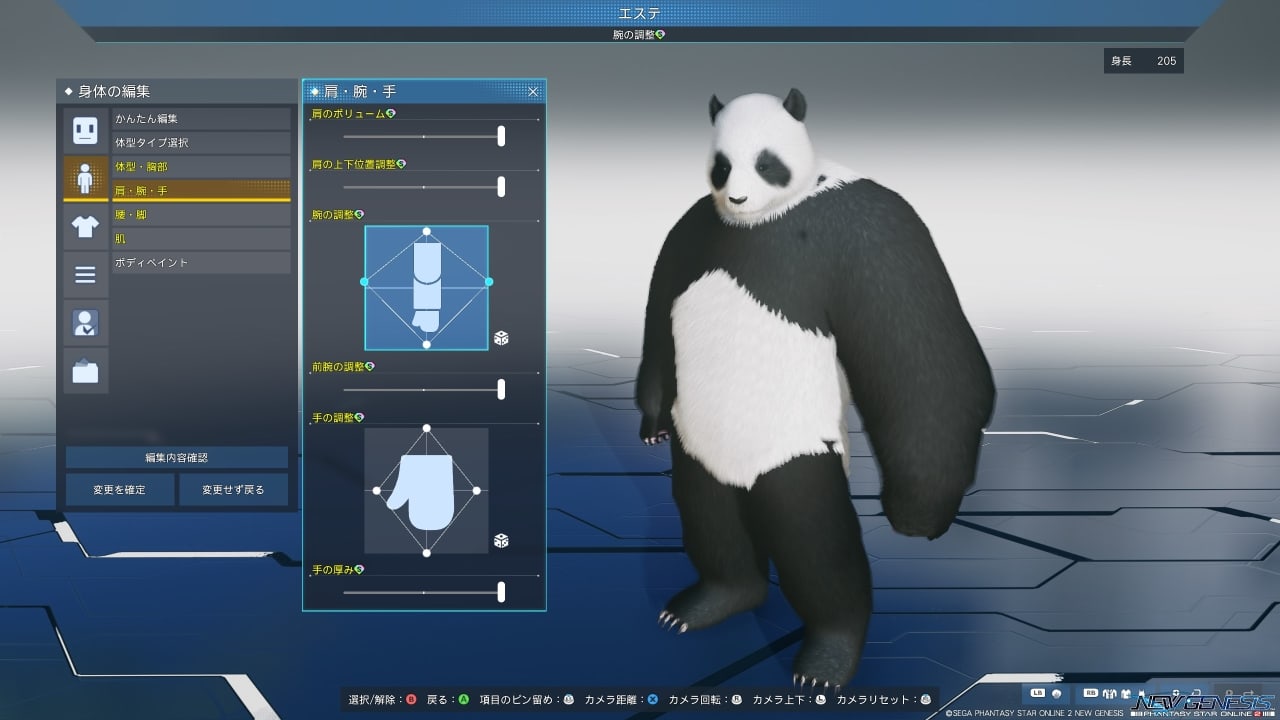Image resolution: width=1280 pixels, height=720 pixels.
Task: Toggle the pin icon next to 前腕の調整
Action: tap(369, 367)
